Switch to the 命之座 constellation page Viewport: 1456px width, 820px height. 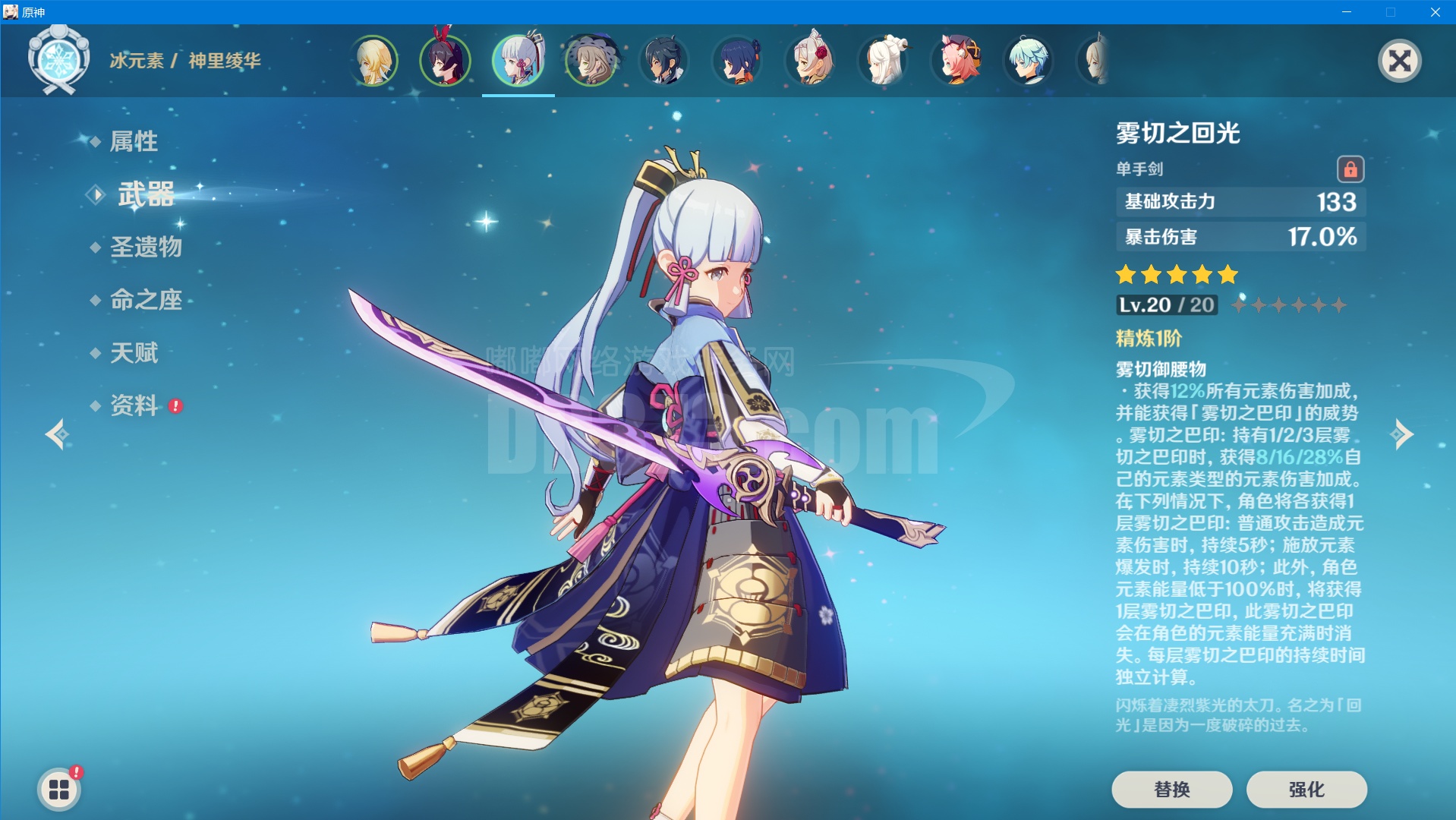[146, 300]
